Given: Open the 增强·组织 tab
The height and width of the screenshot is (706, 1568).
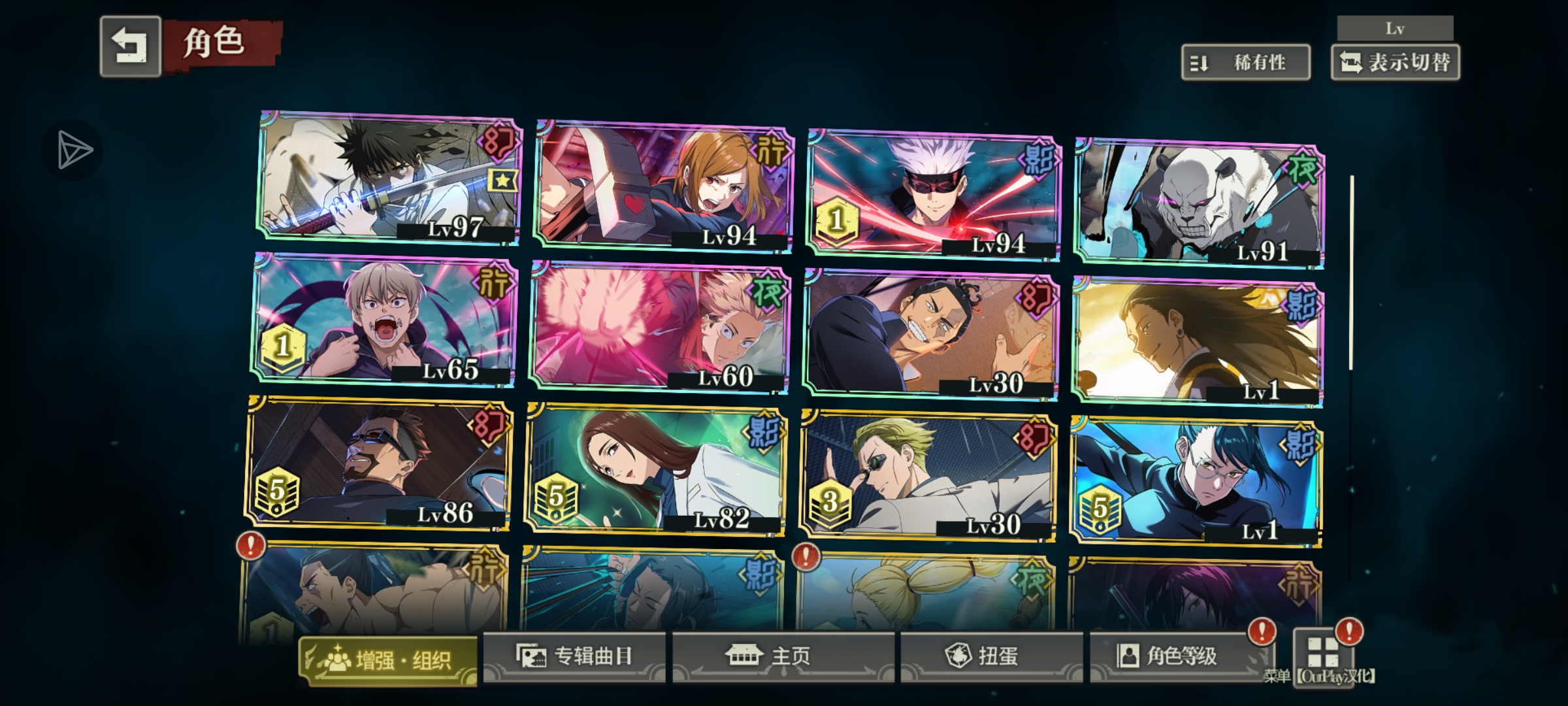Looking at the screenshot, I should 388,660.
